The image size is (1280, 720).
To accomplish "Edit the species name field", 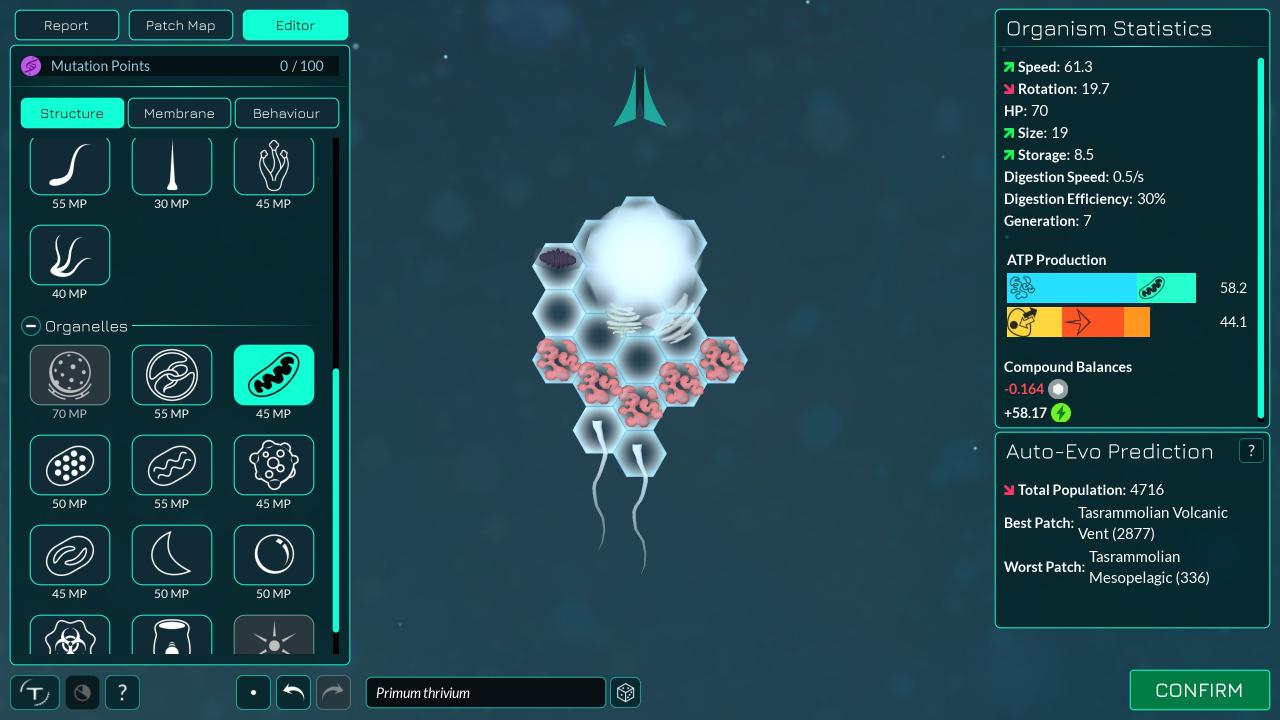I will (x=485, y=692).
